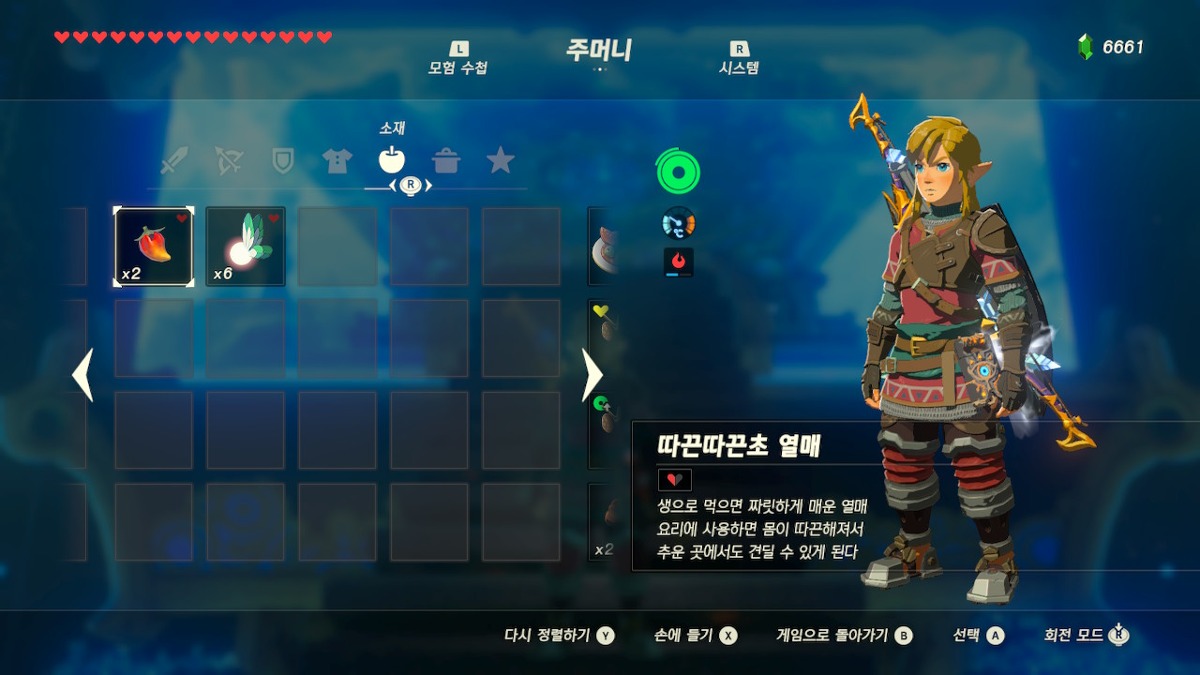1200x675 pixels.
Task: Switch to the sword weapons tab
Action: [x=175, y=161]
